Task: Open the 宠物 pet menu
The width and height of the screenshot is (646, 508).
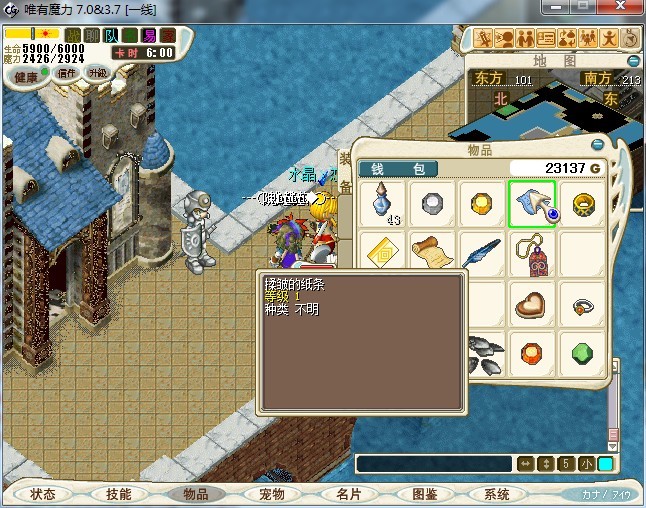Action: pyautogui.click(x=271, y=494)
